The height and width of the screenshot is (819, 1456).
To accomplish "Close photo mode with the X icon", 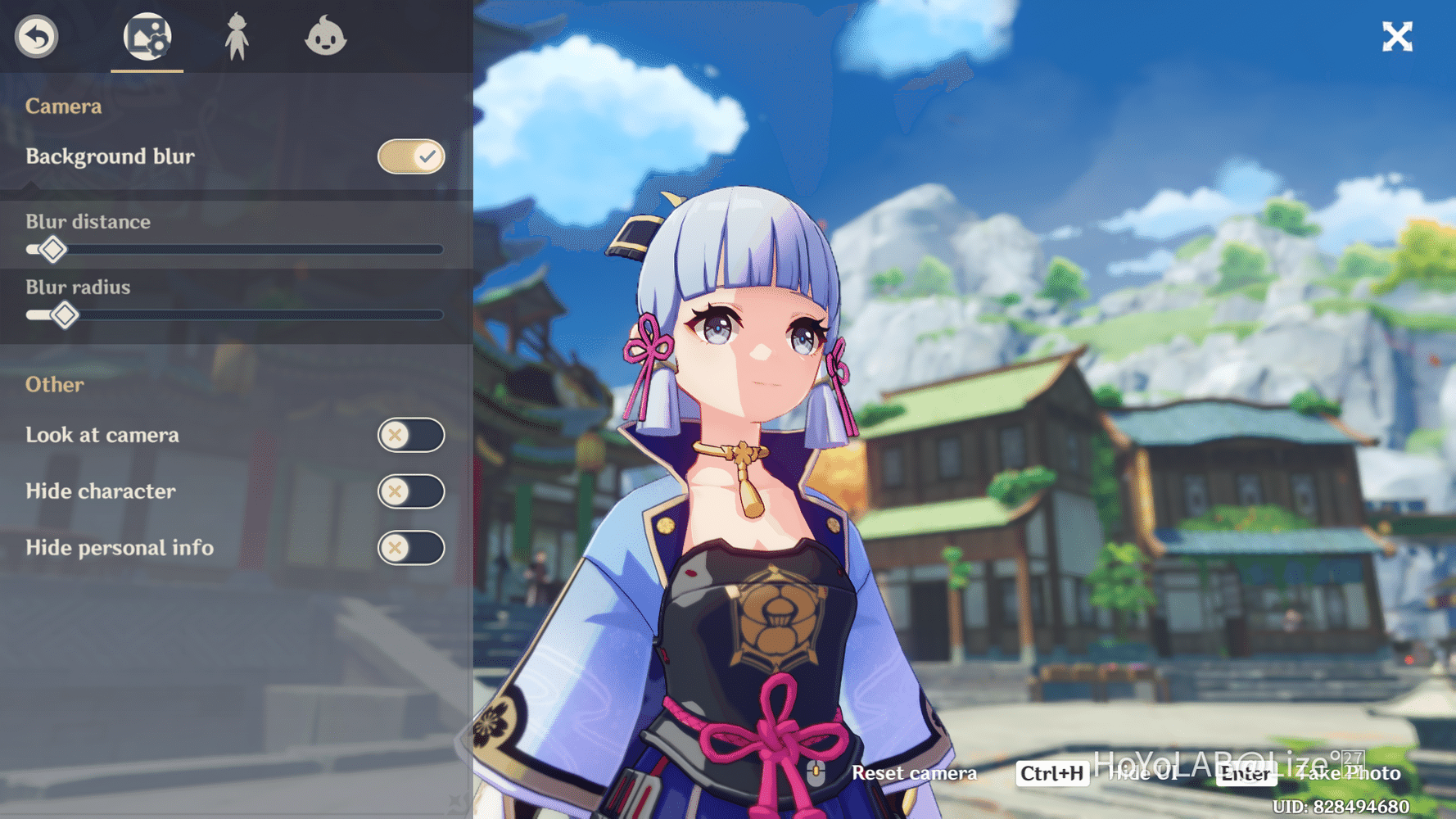I will click(x=1397, y=36).
